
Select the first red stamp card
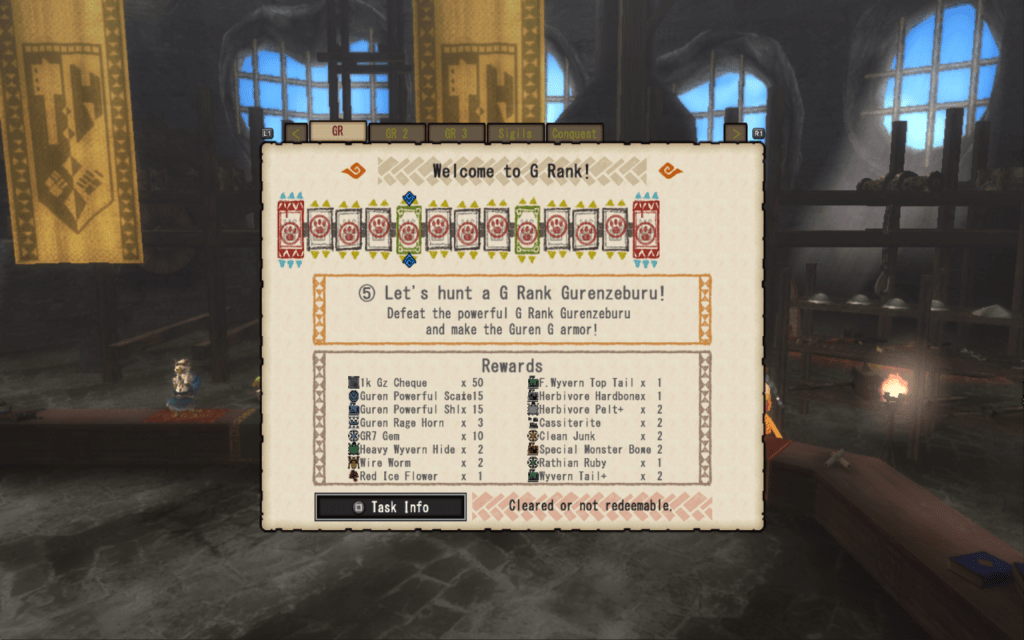(290, 230)
